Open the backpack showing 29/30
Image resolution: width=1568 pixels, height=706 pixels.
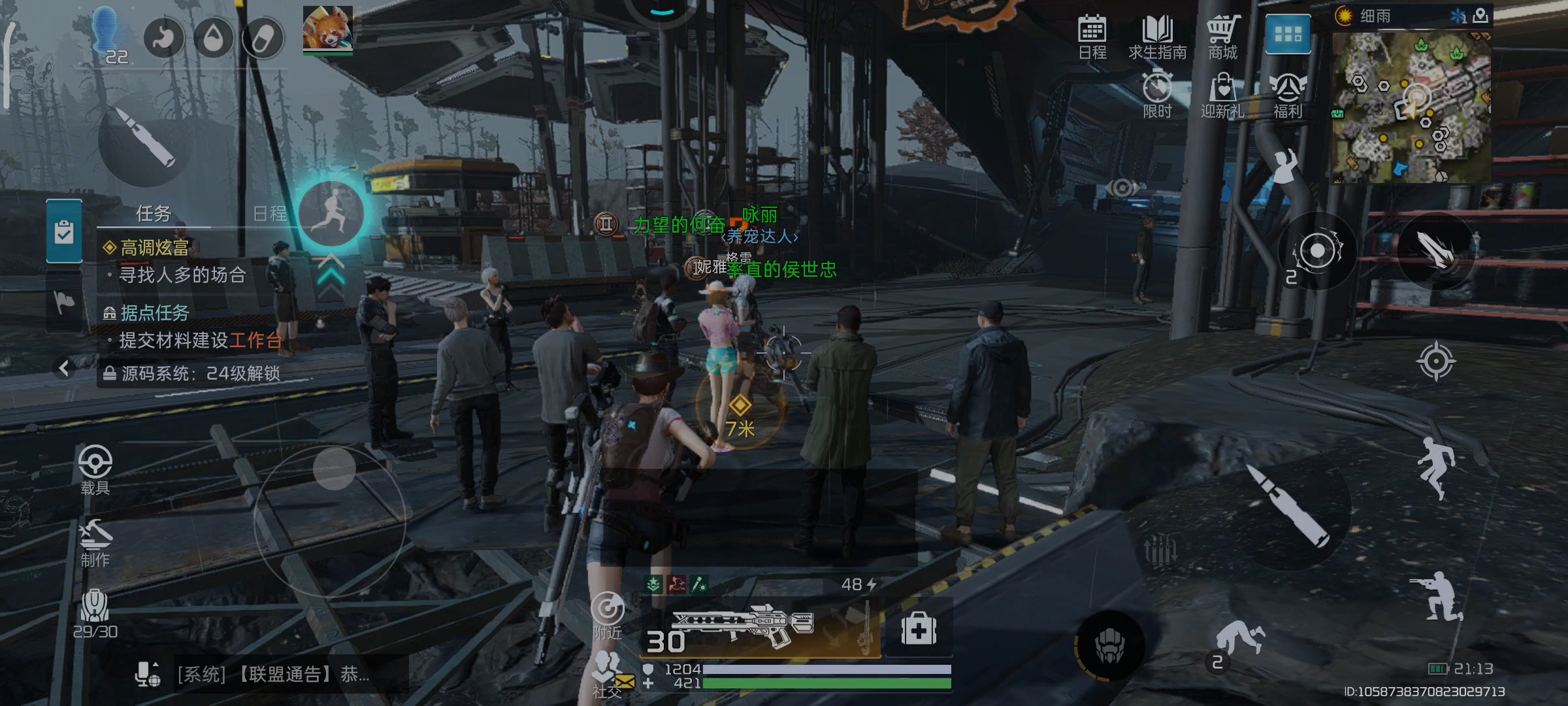[95, 613]
